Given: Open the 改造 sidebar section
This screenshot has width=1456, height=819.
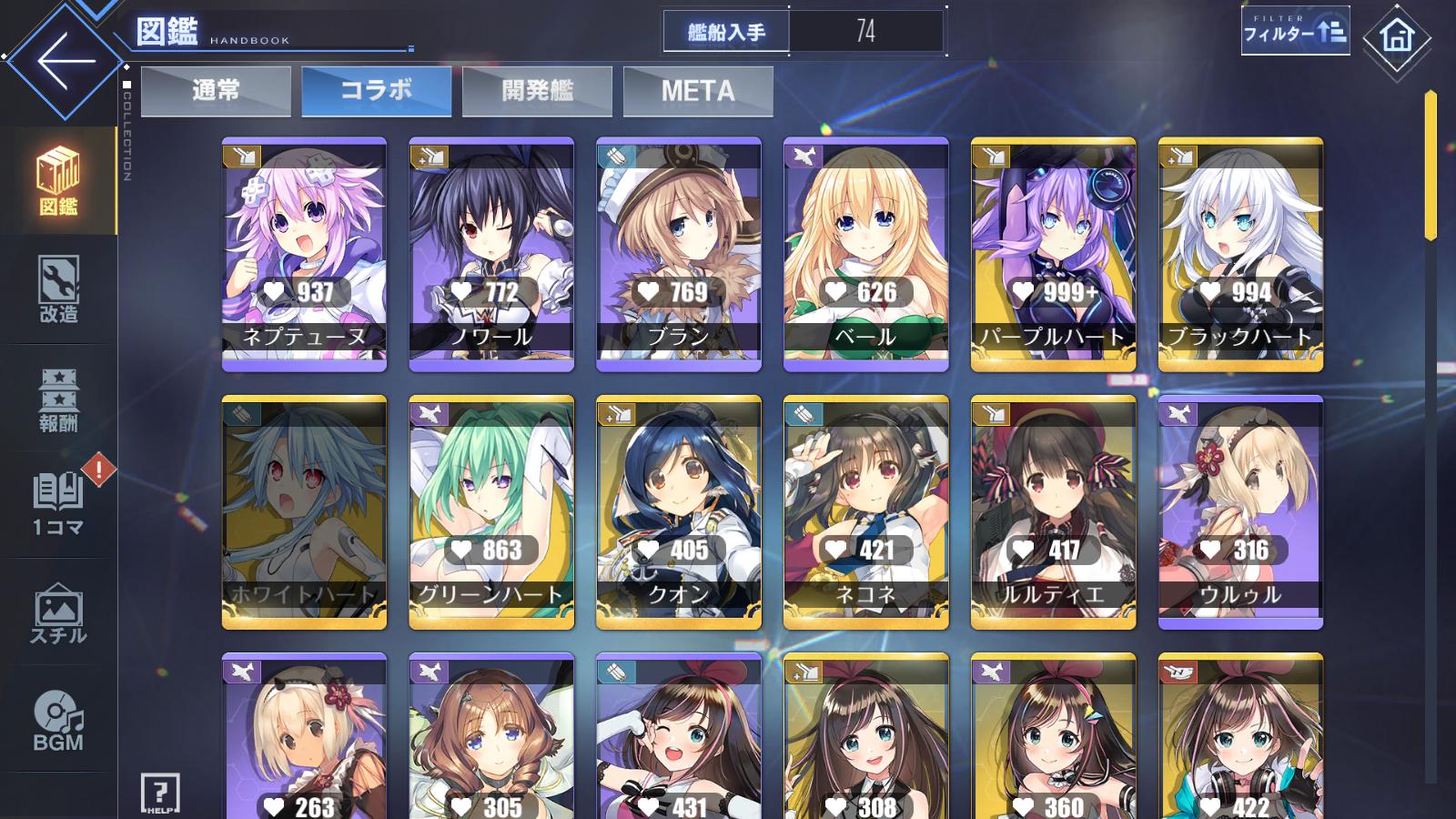Looking at the screenshot, I should click(58, 289).
